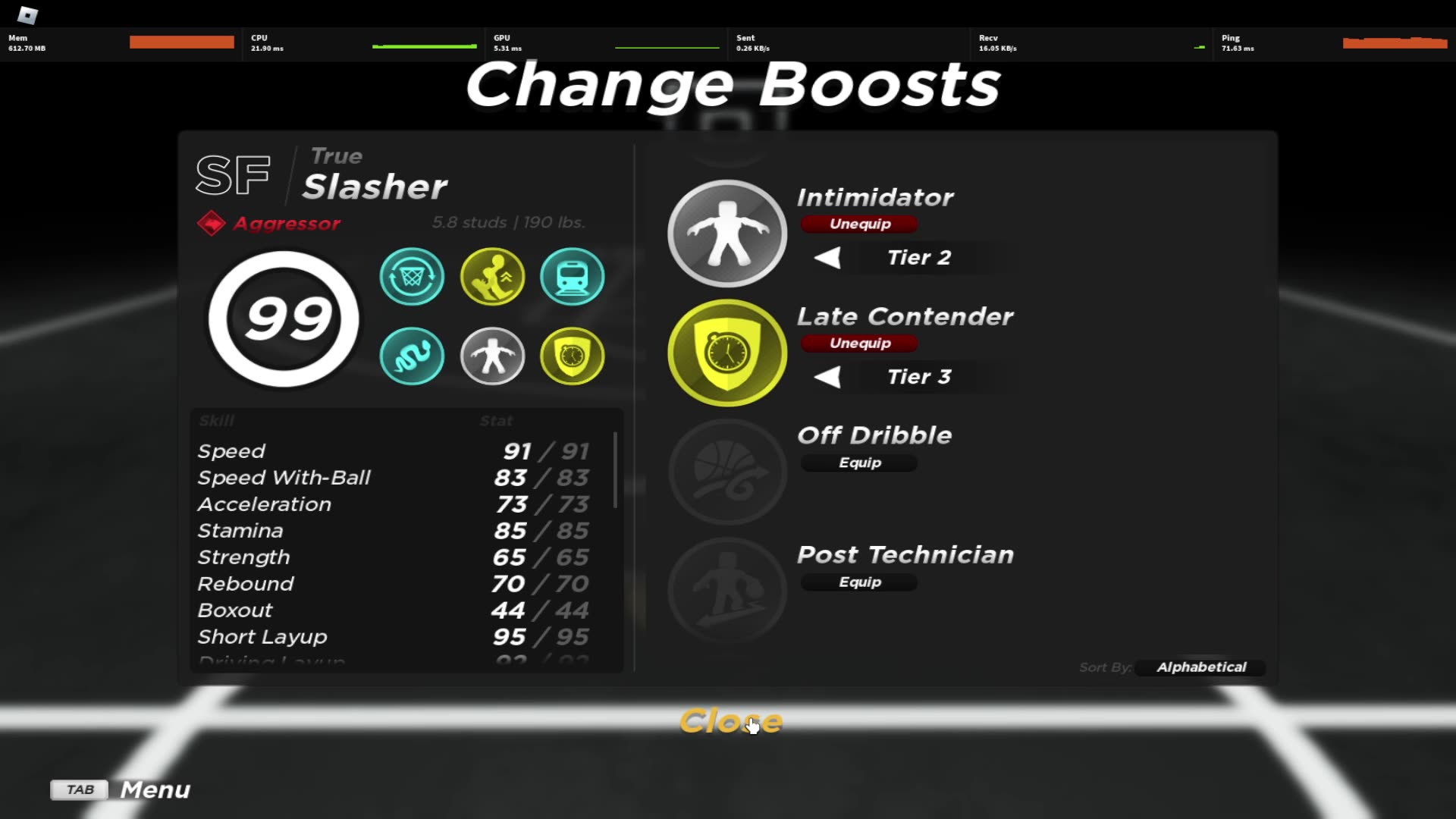Select the teal train badge icon

[x=573, y=277]
